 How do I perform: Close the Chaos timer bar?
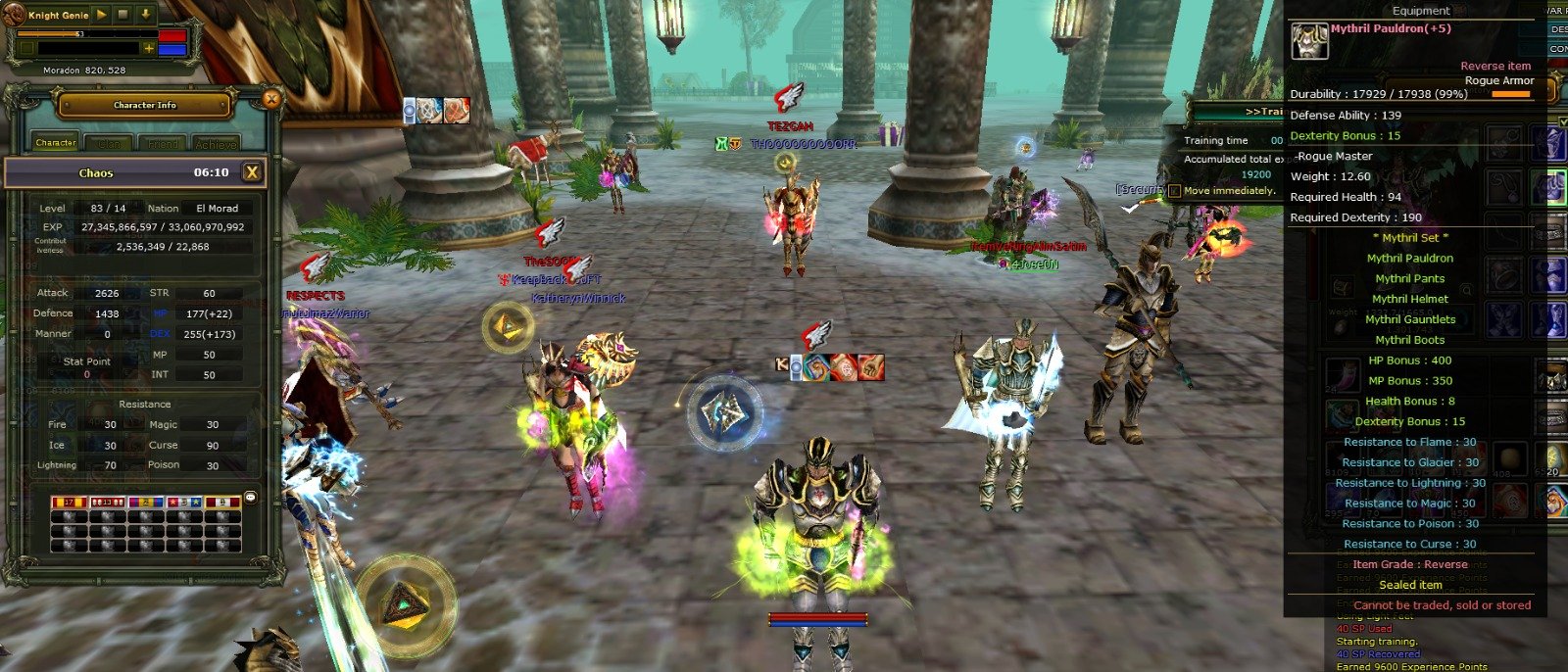tap(252, 172)
